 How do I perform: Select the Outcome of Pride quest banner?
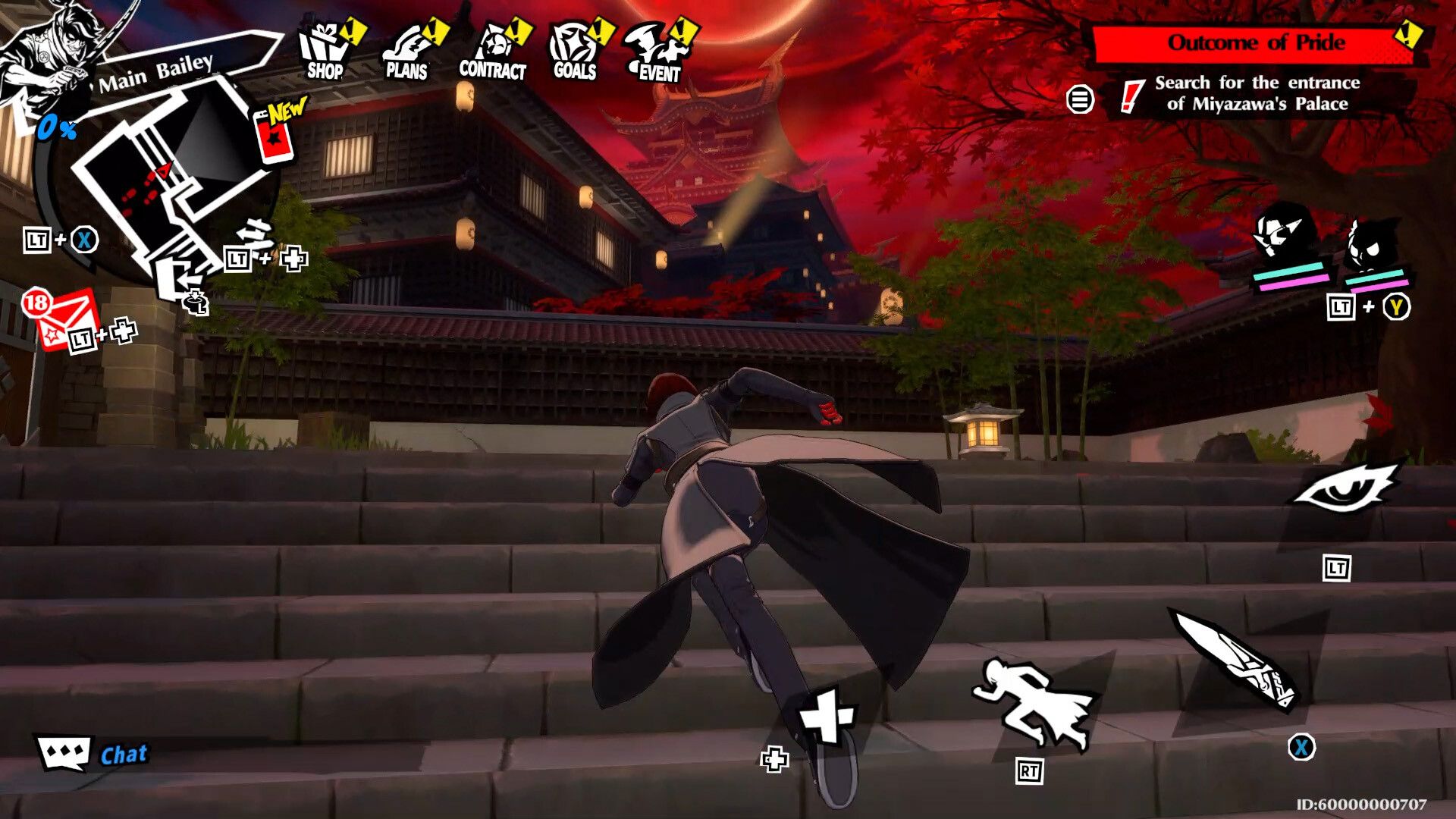coord(1264,42)
